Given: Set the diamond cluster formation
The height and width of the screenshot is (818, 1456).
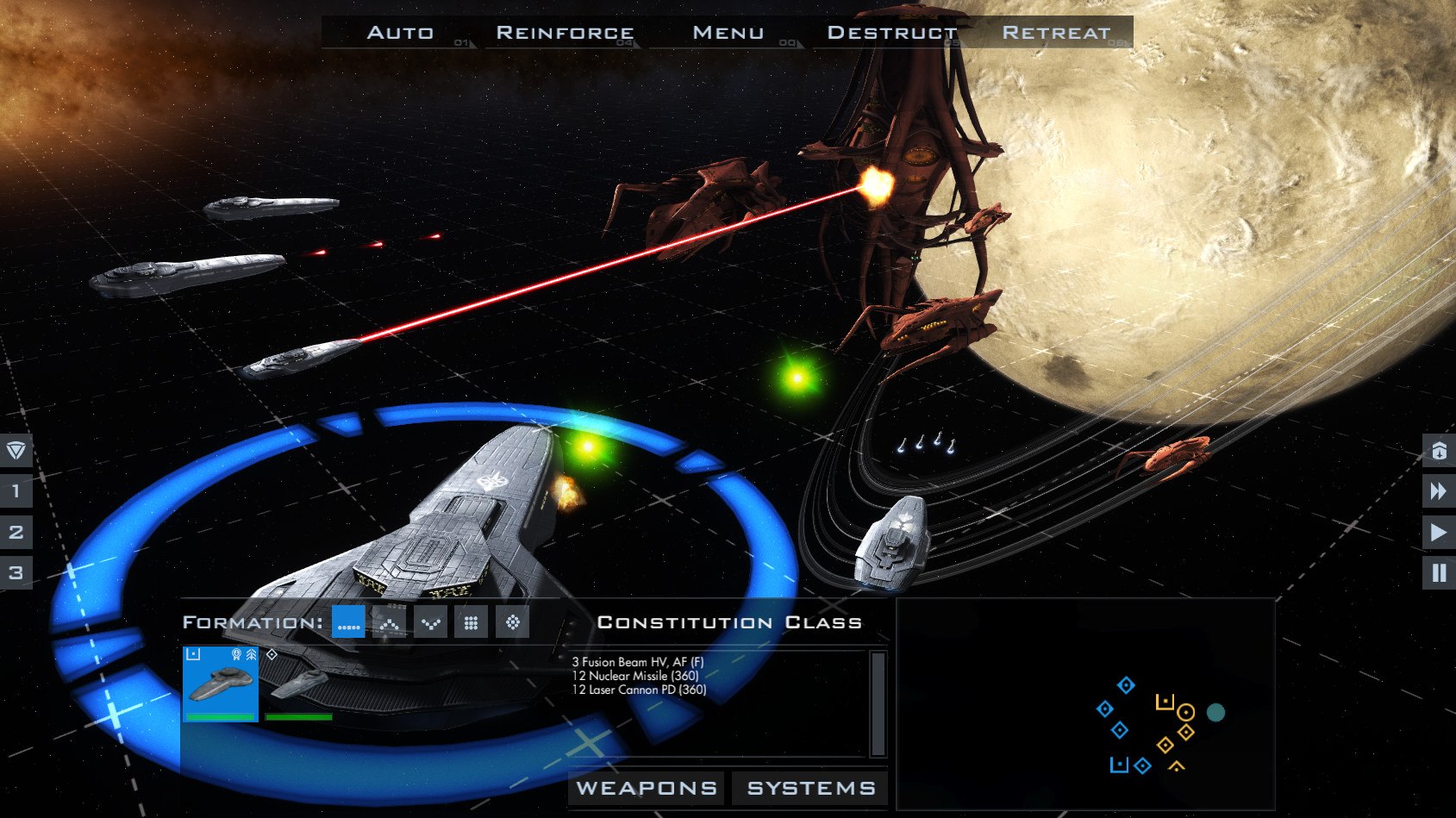Looking at the screenshot, I should pos(512,622).
